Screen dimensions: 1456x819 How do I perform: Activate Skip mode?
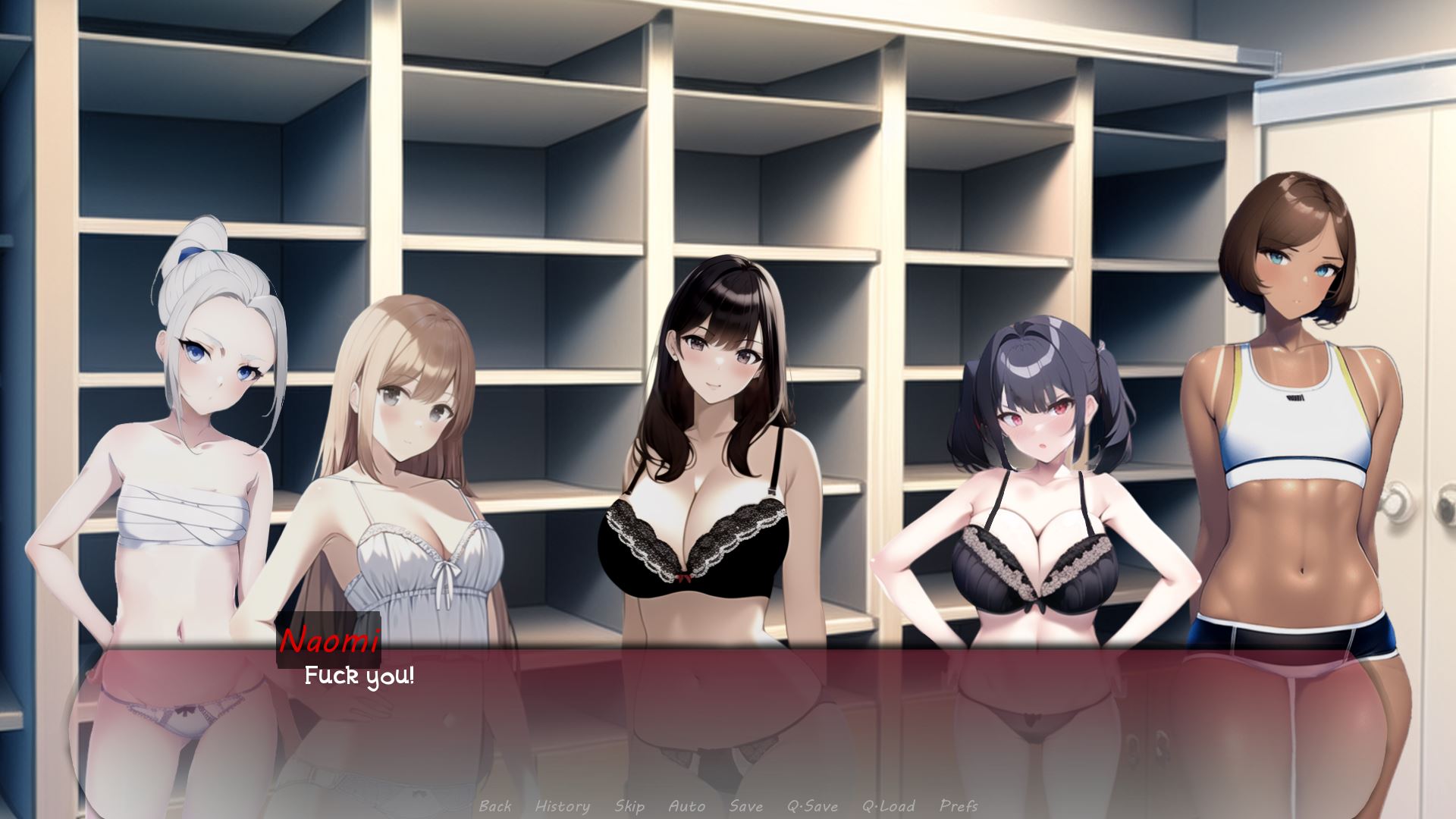point(629,806)
